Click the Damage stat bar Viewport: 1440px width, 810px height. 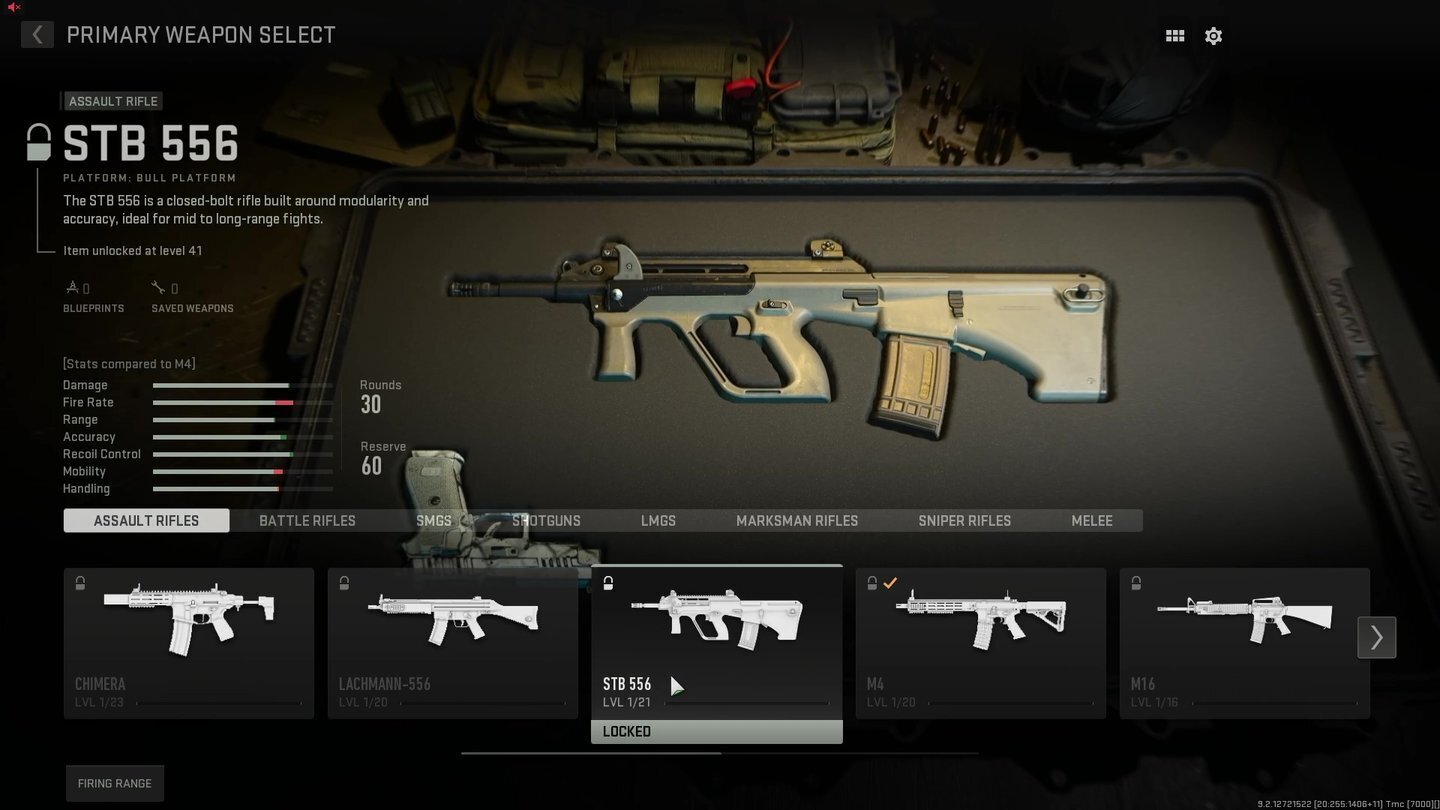coord(242,385)
